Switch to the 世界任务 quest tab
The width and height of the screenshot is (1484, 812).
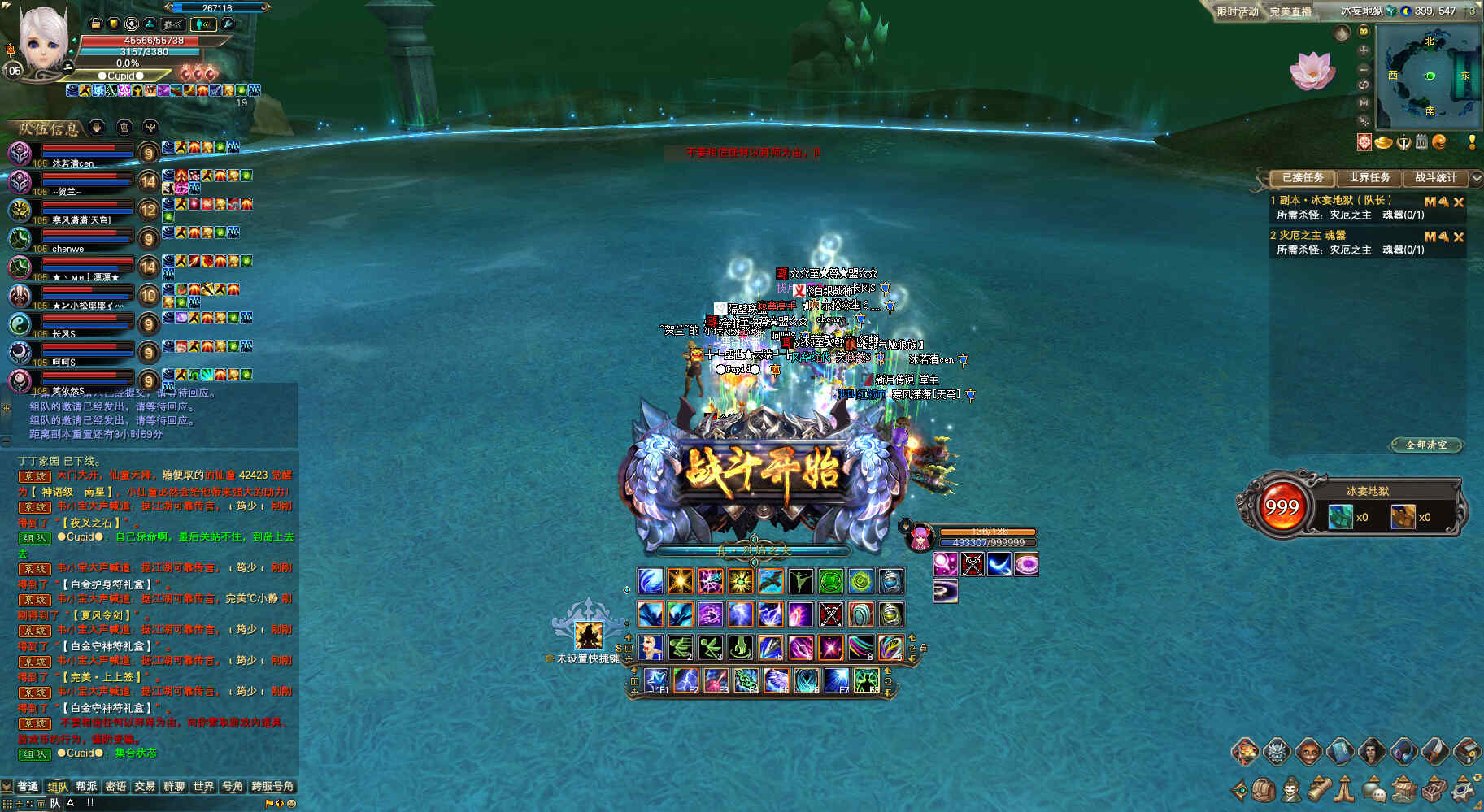coord(1369,177)
